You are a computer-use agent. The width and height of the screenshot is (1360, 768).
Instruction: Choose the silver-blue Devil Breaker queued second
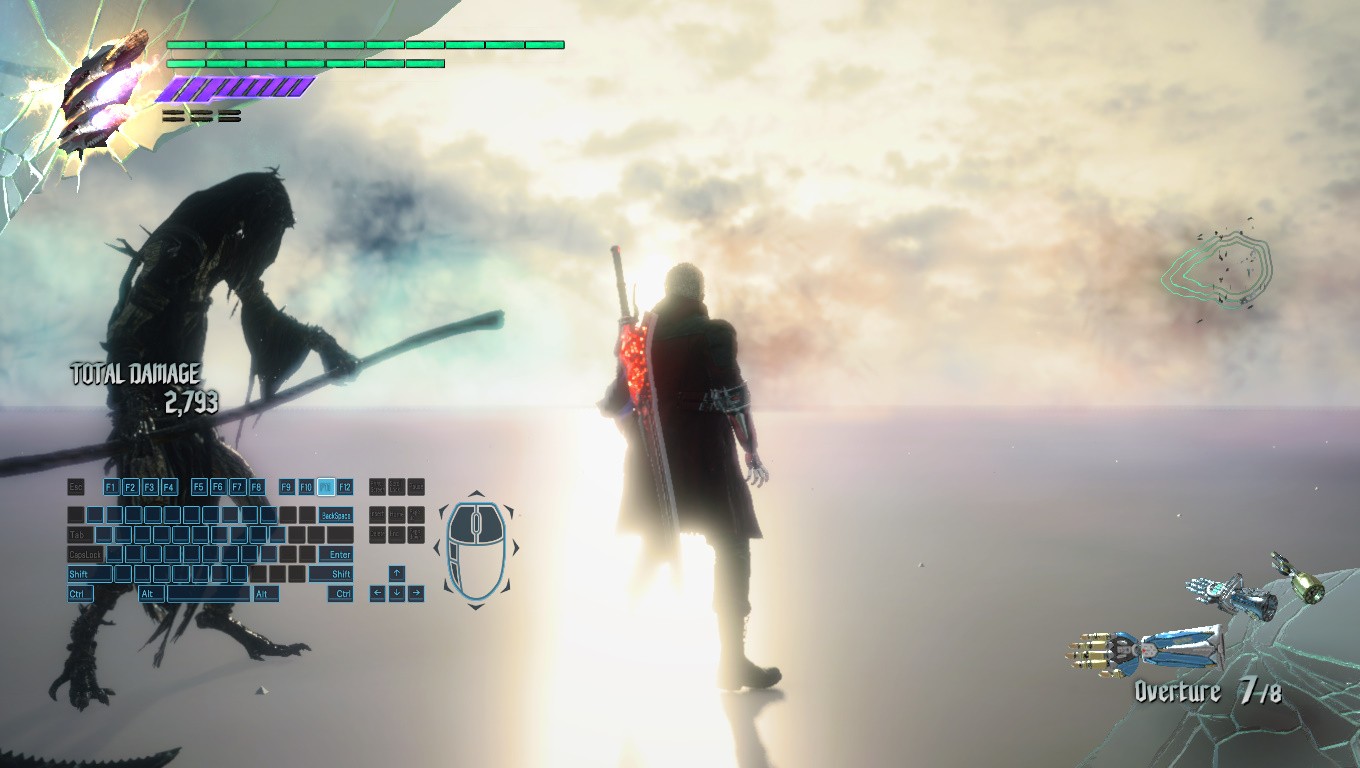pyautogui.click(x=1231, y=596)
